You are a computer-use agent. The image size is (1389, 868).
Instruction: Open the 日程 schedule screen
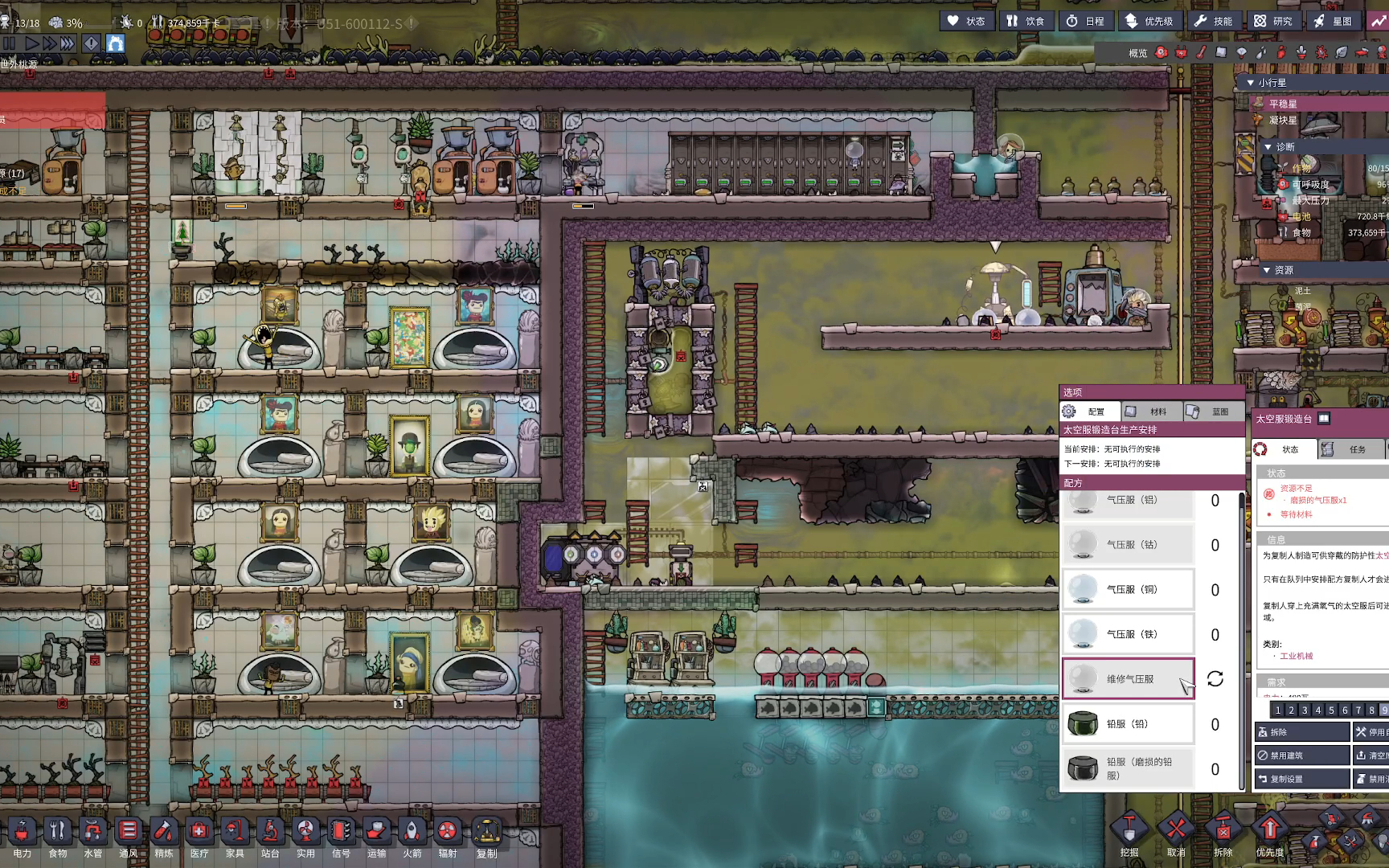coord(1086,21)
